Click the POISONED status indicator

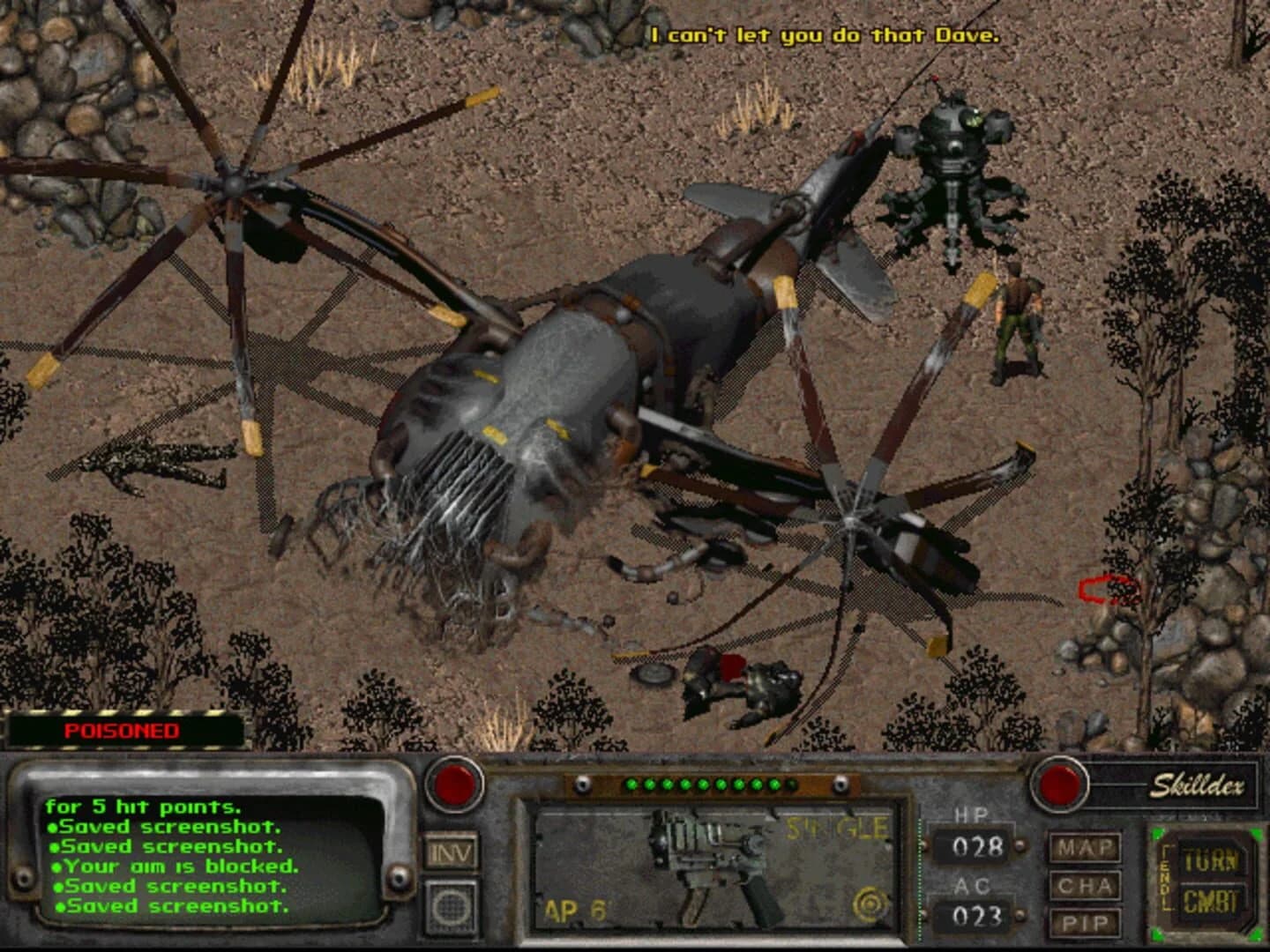(x=122, y=730)
